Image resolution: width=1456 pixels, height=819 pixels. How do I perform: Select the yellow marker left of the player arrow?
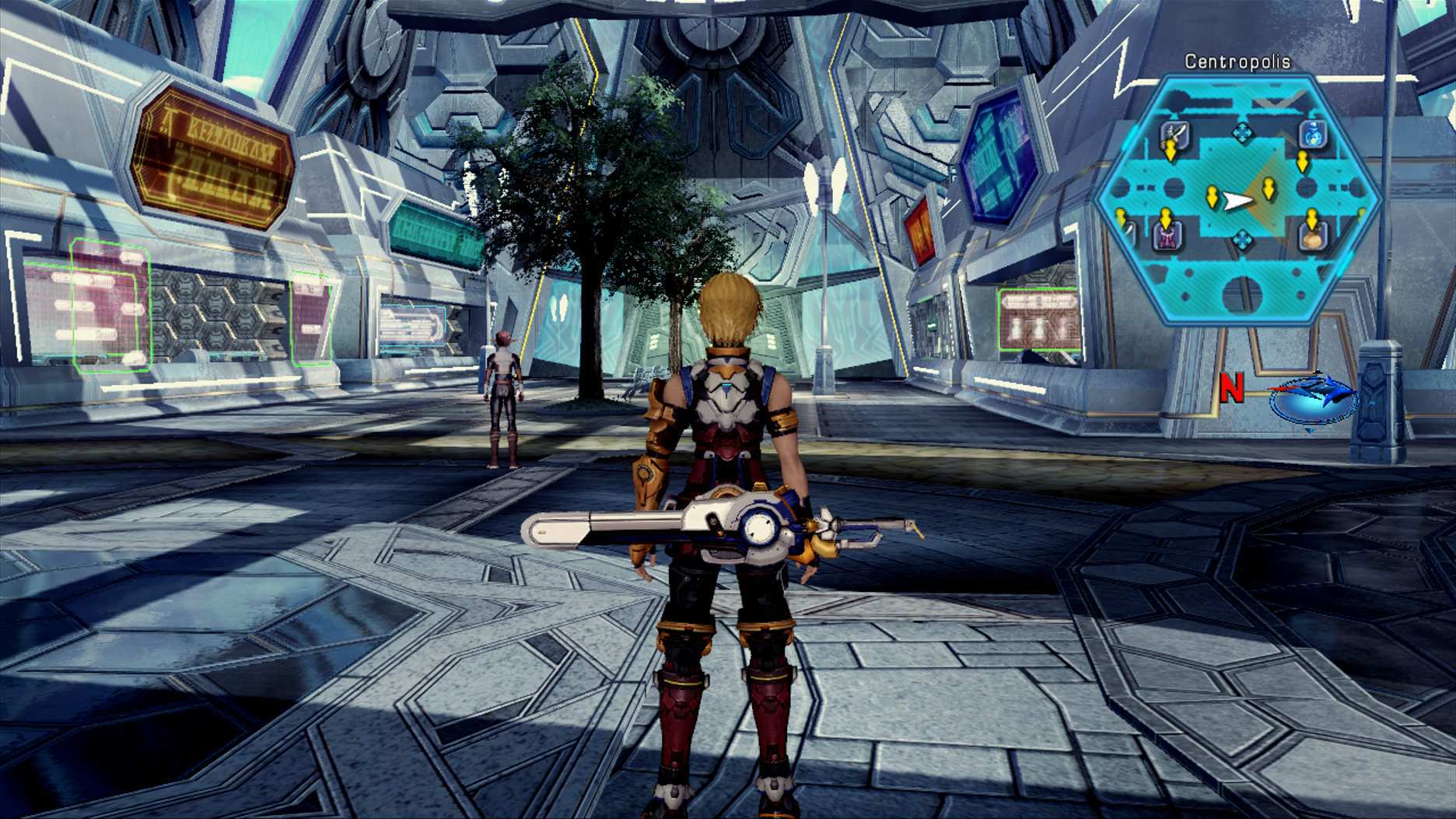(1213, 196)
